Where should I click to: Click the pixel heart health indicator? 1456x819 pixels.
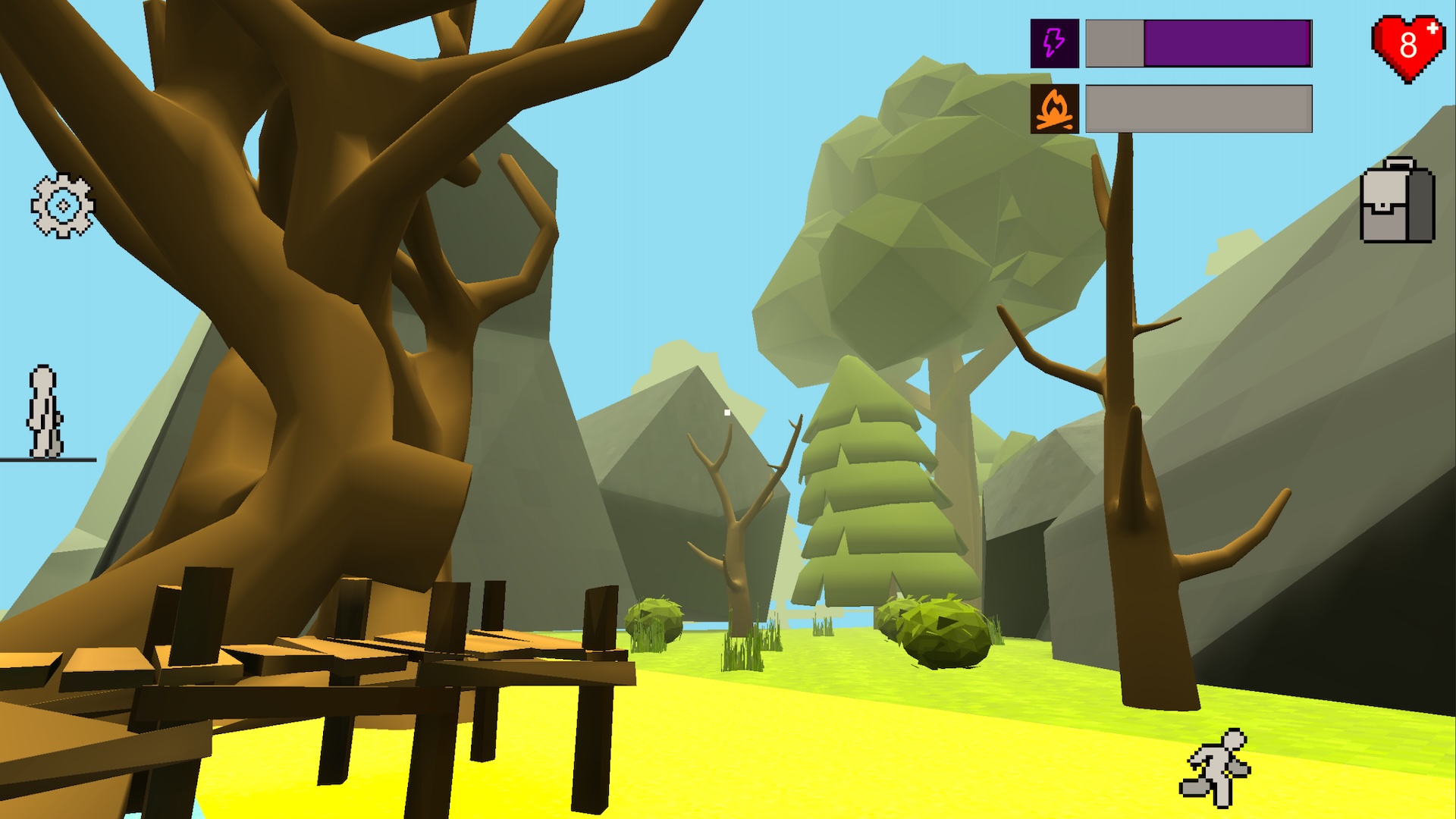click(x=1407, y=43)
